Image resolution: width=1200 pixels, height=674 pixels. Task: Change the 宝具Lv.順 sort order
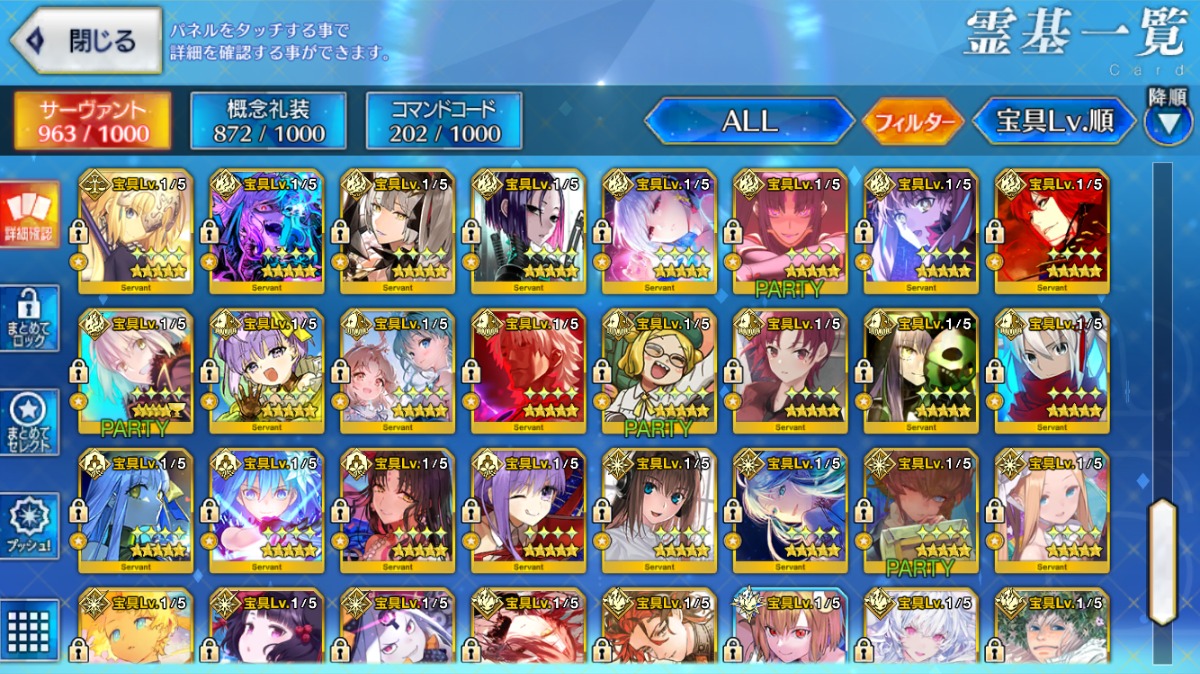click(1054, 121)
